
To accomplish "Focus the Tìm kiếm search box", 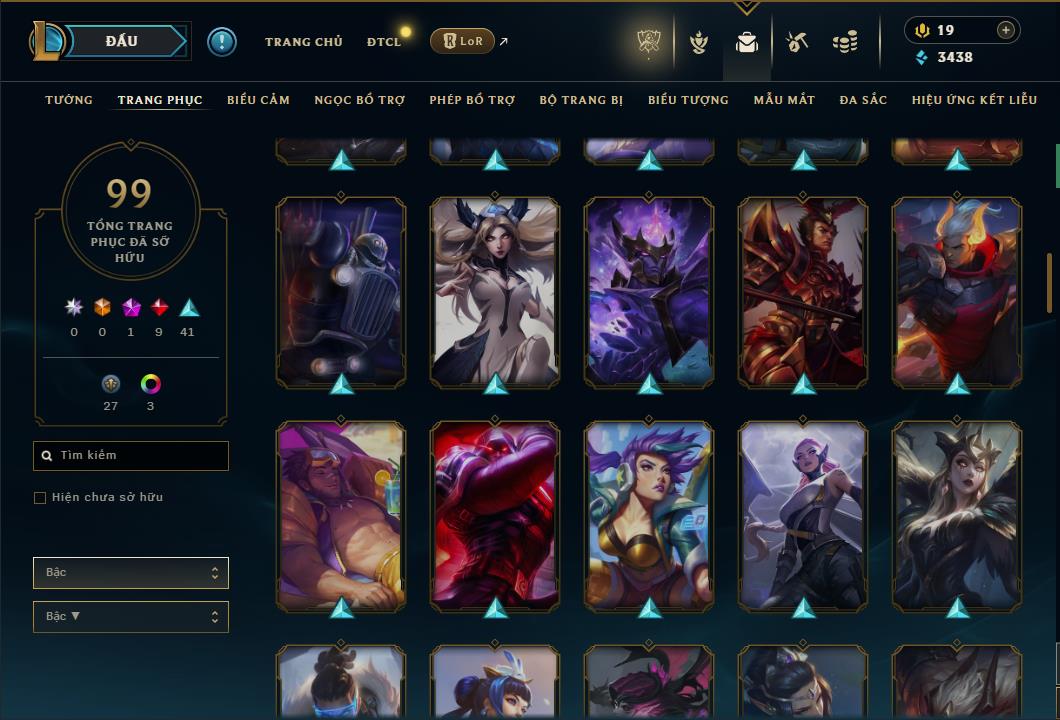I will (x=131, y=456).
